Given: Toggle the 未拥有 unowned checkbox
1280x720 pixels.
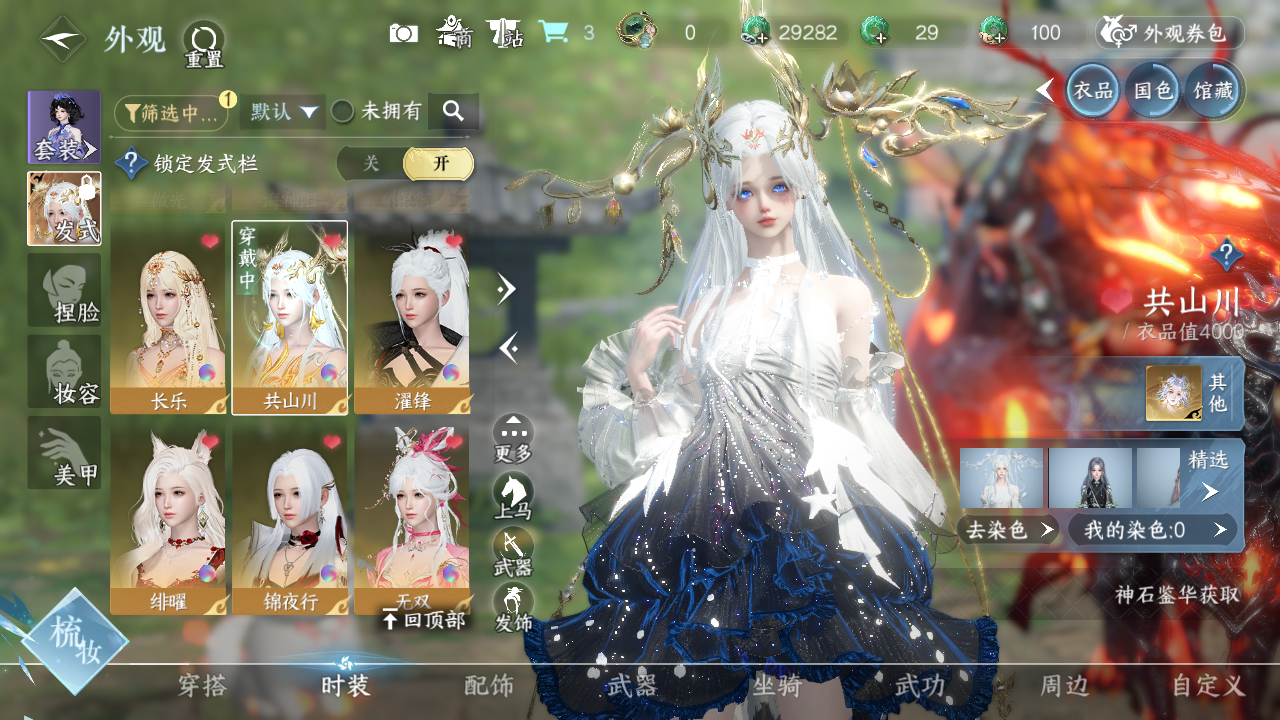Looking at the screenshot, I should click(343, 112).
